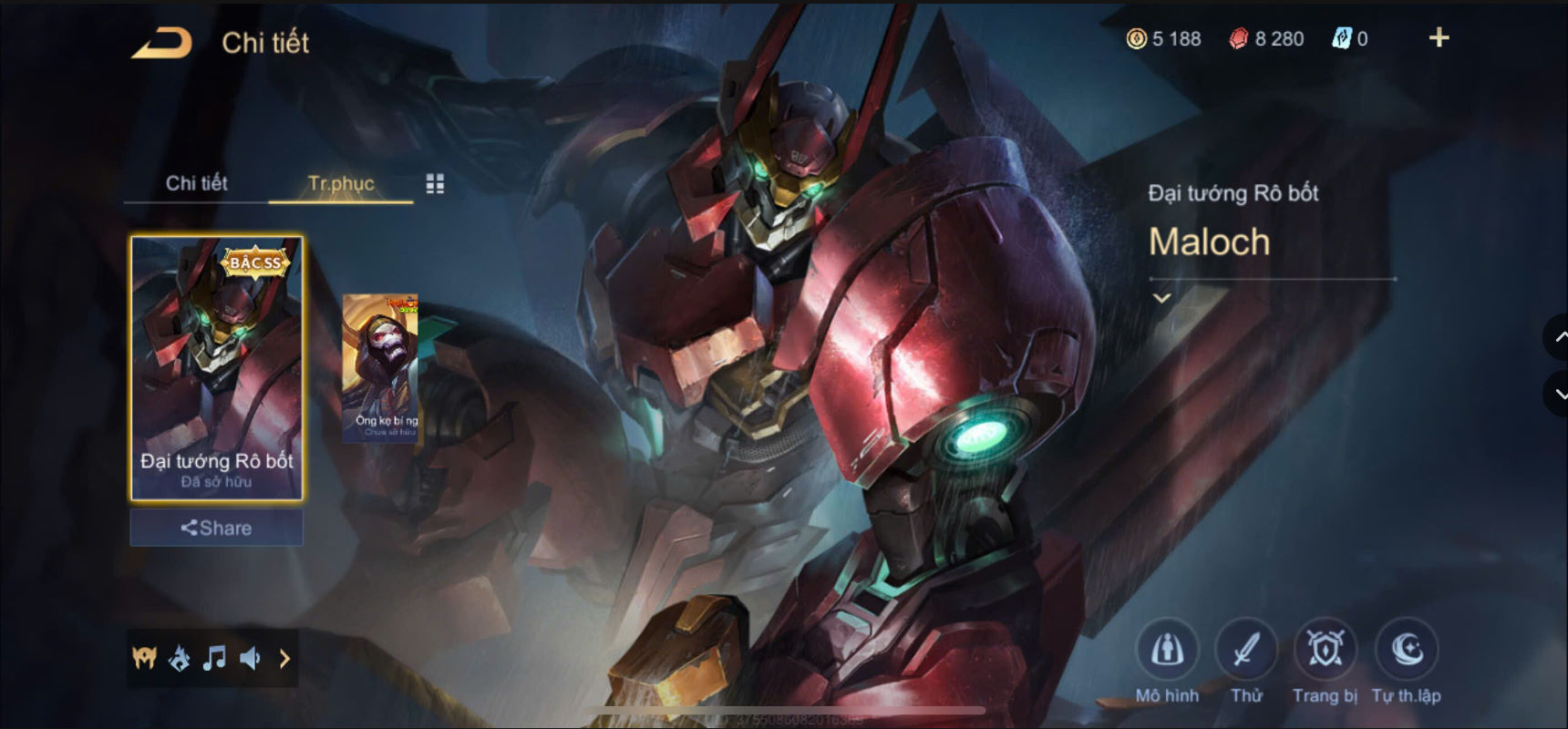Open the Mô hình model viewer
The image size is (1568, 729).
click(x=1170, y=650)
